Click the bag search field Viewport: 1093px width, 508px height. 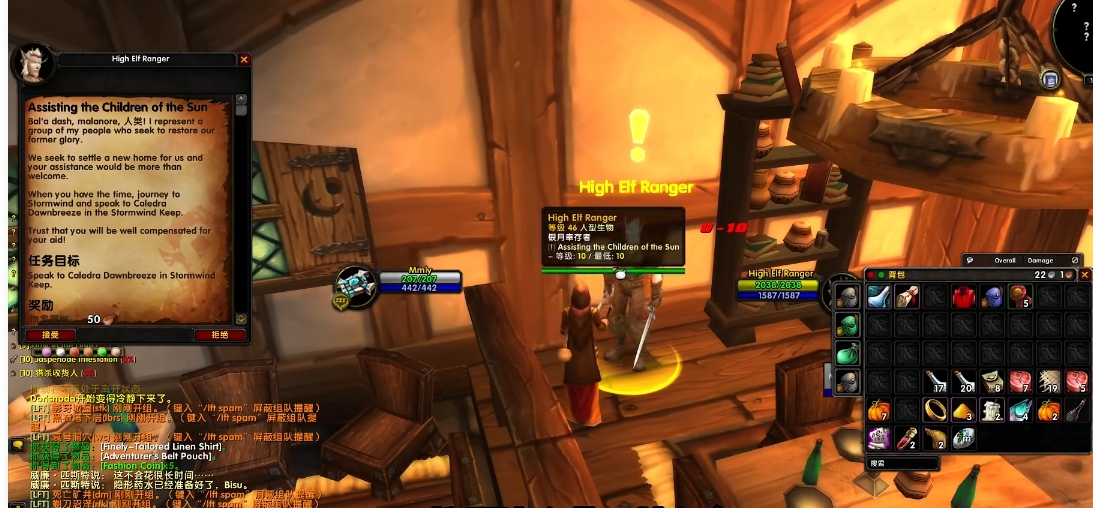pyautogui.click(x=902, y=463)
